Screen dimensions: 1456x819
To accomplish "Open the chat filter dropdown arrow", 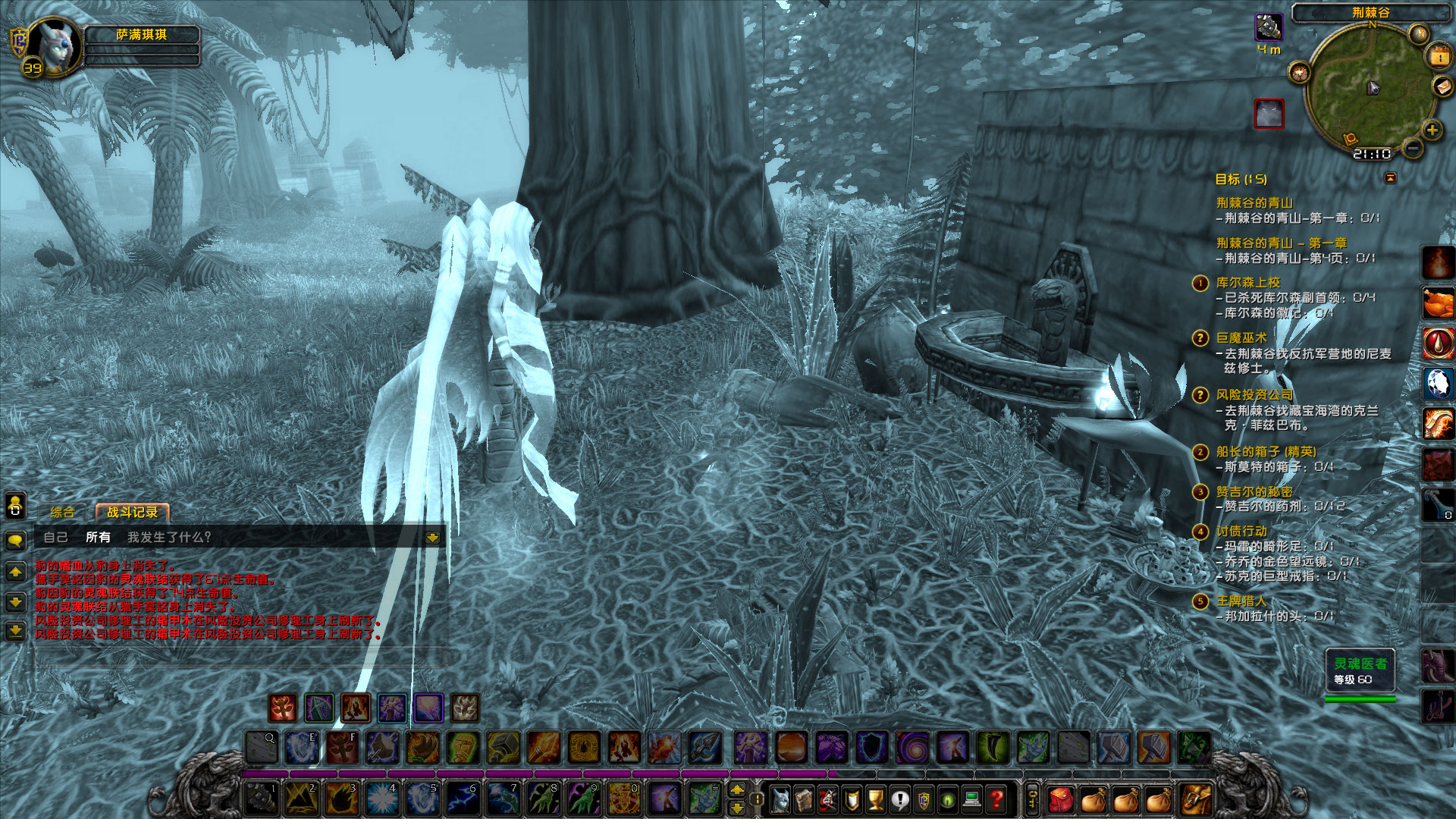I will coord(432,537).
